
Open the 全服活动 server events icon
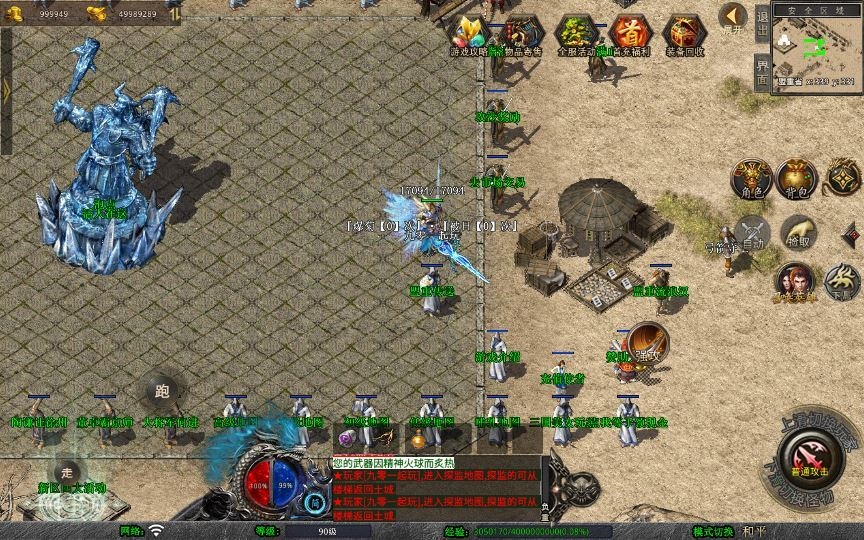click(x=576, y=35)
